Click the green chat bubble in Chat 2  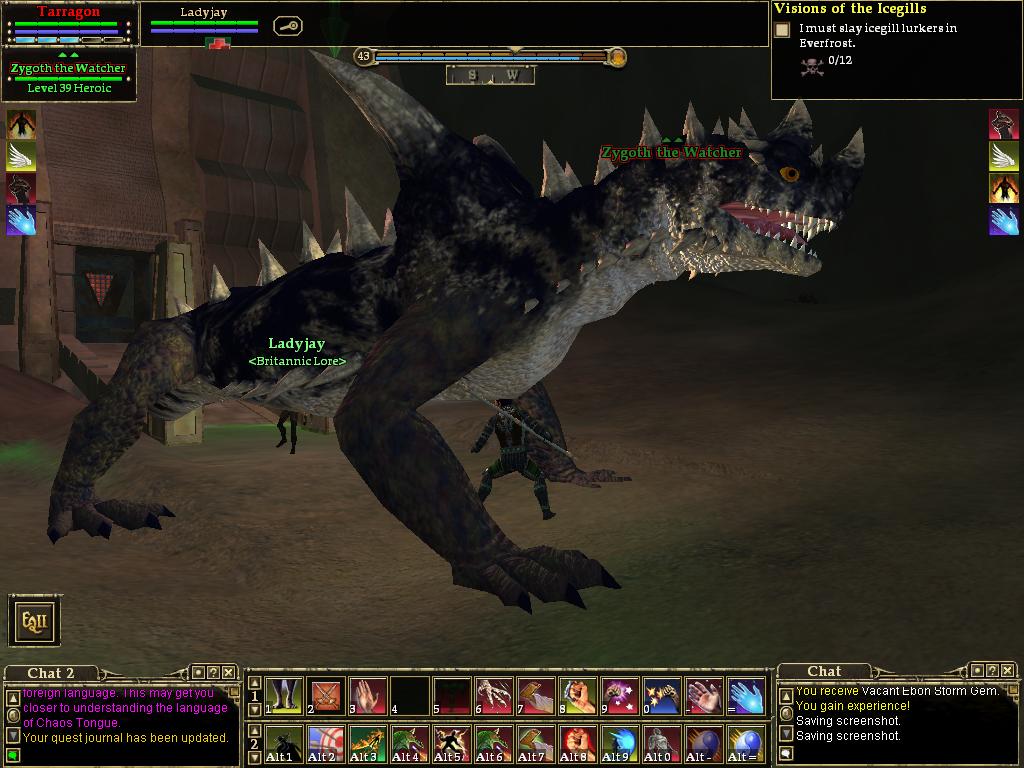coord(13,754)
